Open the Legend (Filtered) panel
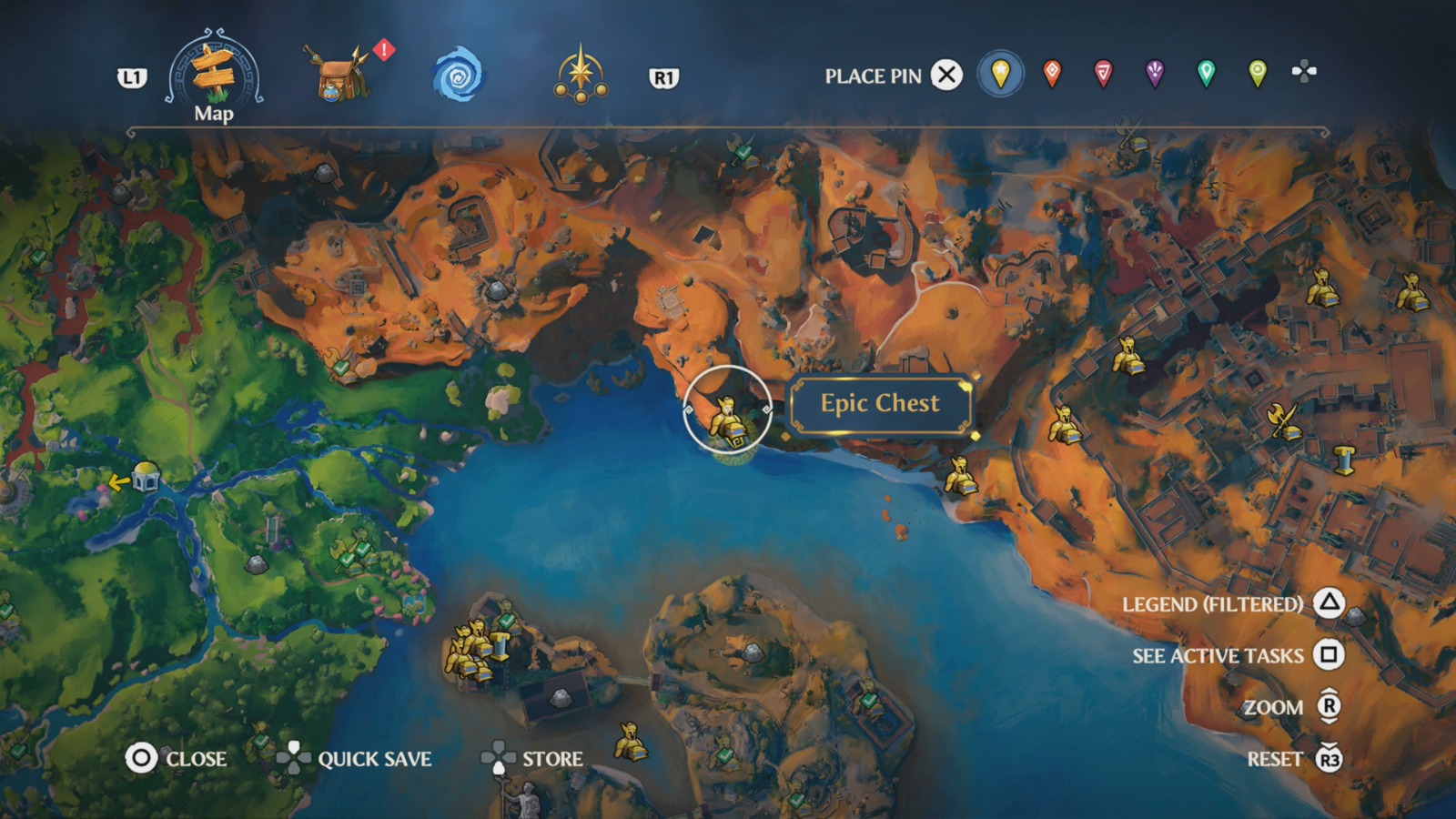Viewport: 1456px width, 819px height. tap(1214, 603)
